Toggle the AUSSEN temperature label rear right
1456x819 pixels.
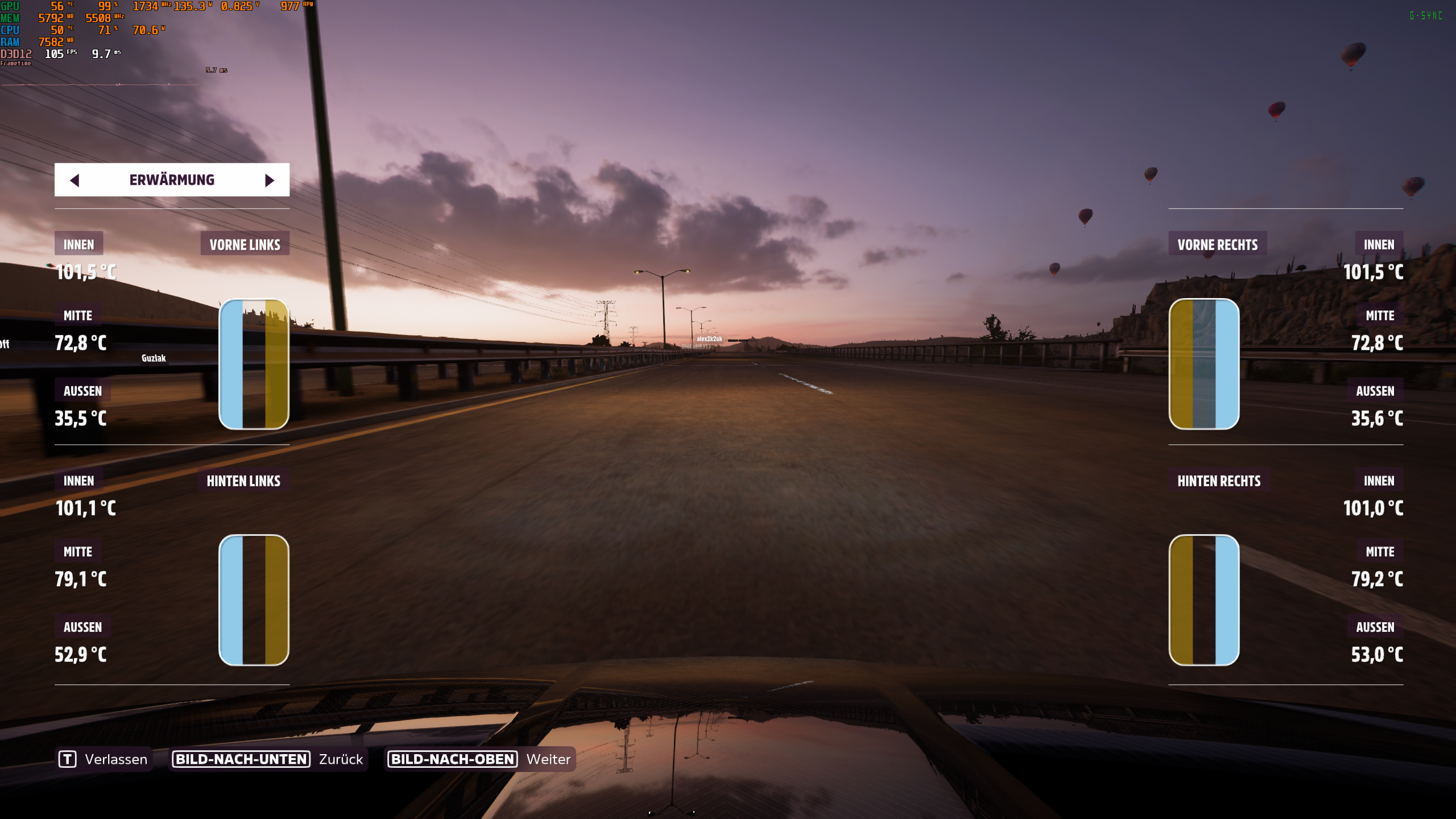click(1376, 627)
